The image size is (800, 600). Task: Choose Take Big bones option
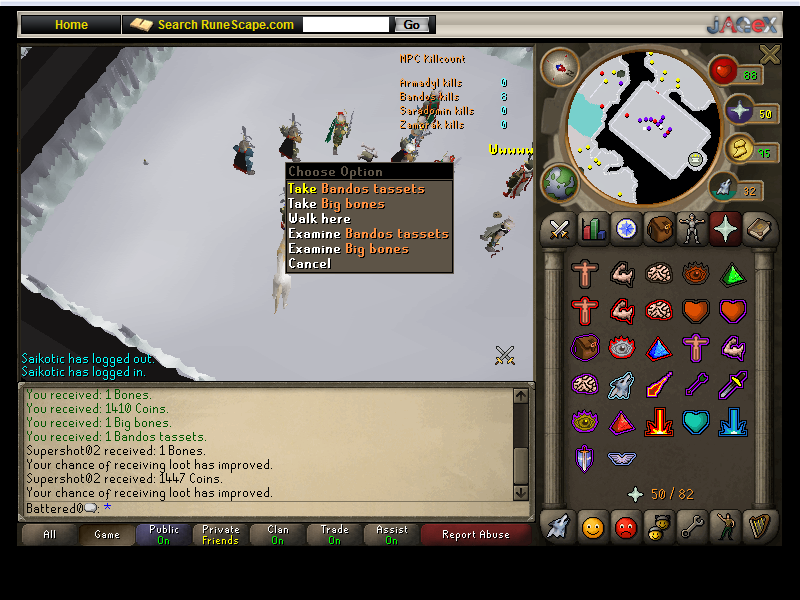click(336, 204)
